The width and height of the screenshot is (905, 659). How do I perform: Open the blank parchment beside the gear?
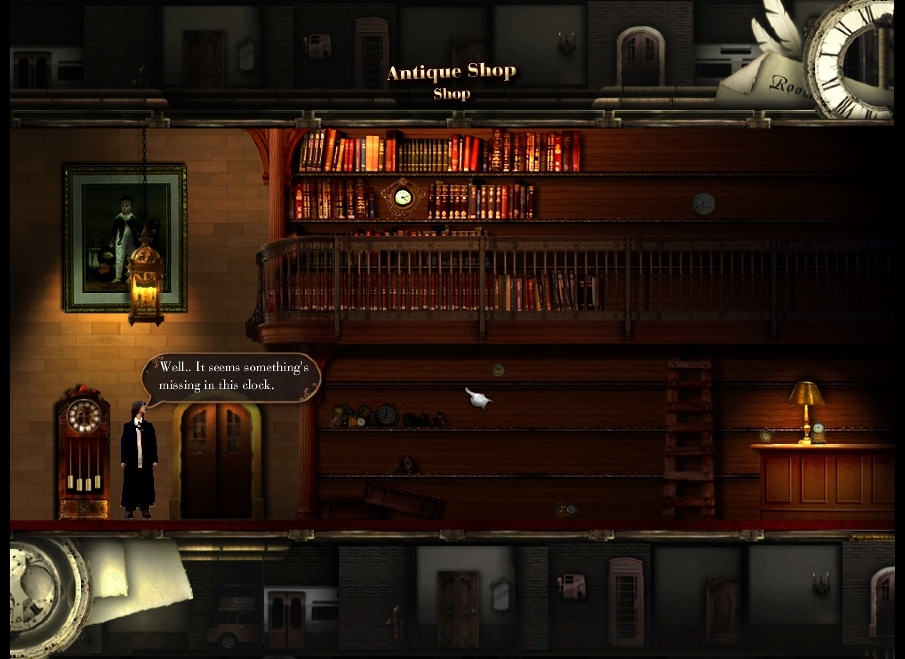click(x=140, y=575)
